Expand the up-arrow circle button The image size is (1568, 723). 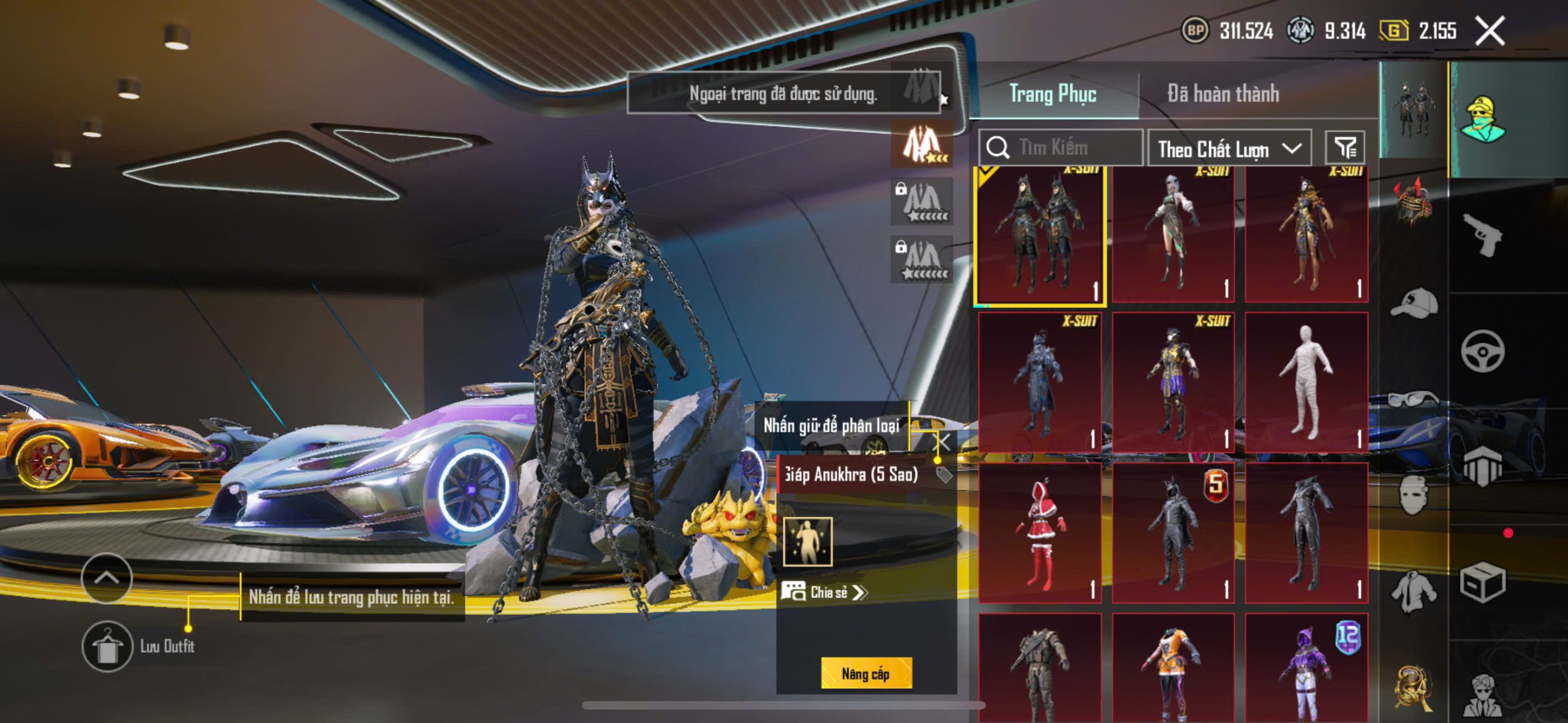click(107, 577)
